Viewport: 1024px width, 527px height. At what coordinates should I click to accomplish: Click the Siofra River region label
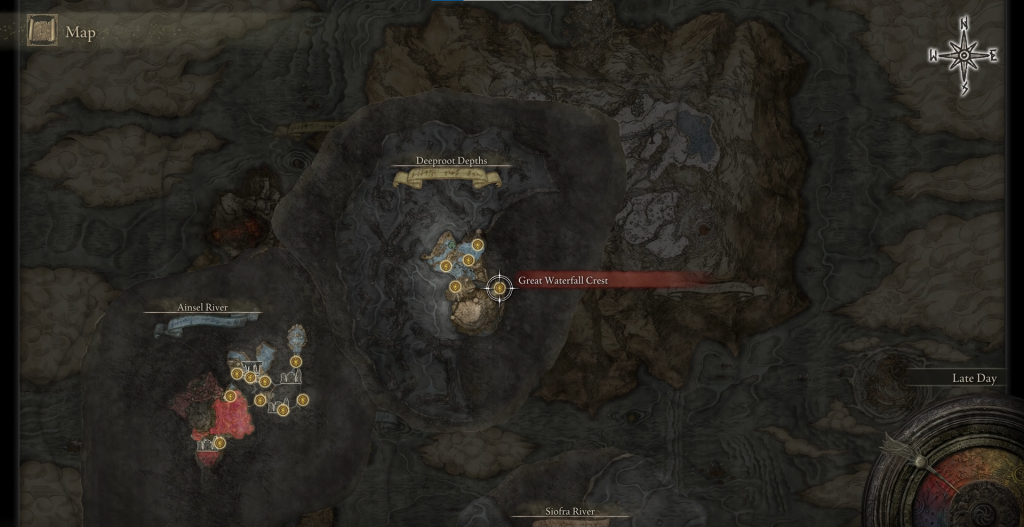click(x=570, y=512)
